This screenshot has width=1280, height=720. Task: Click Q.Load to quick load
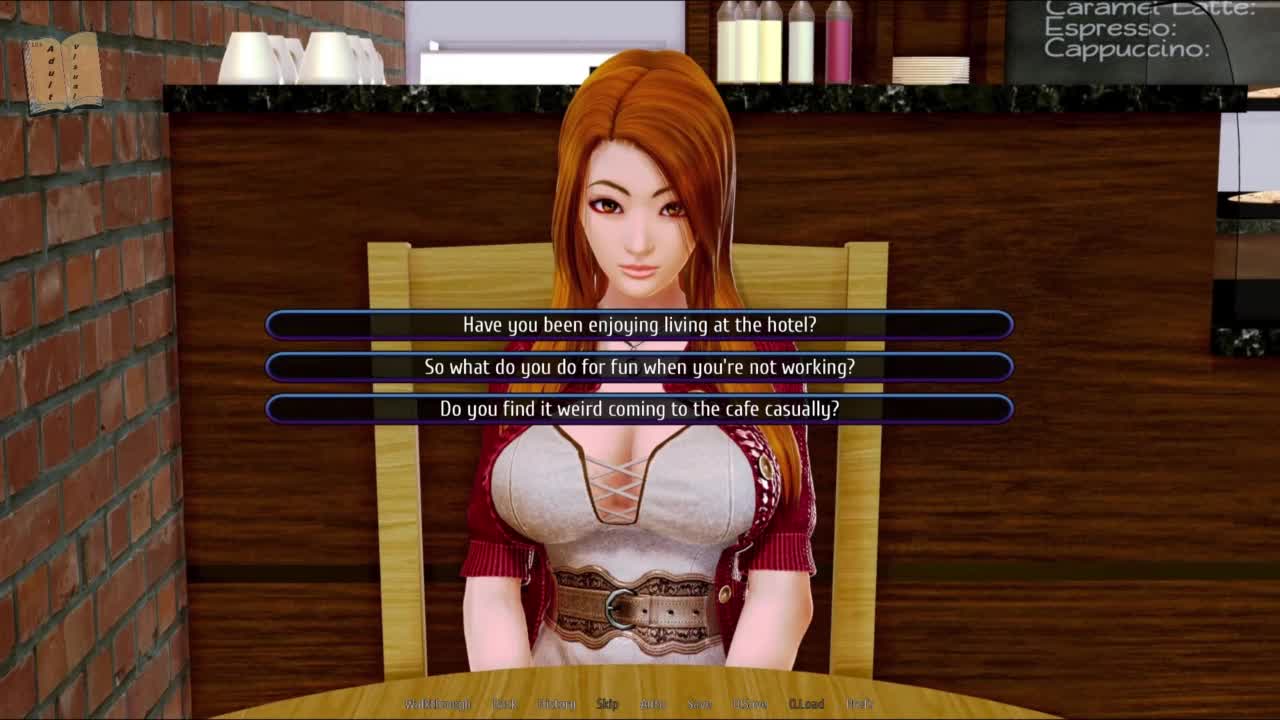click(x=806, y=704)
